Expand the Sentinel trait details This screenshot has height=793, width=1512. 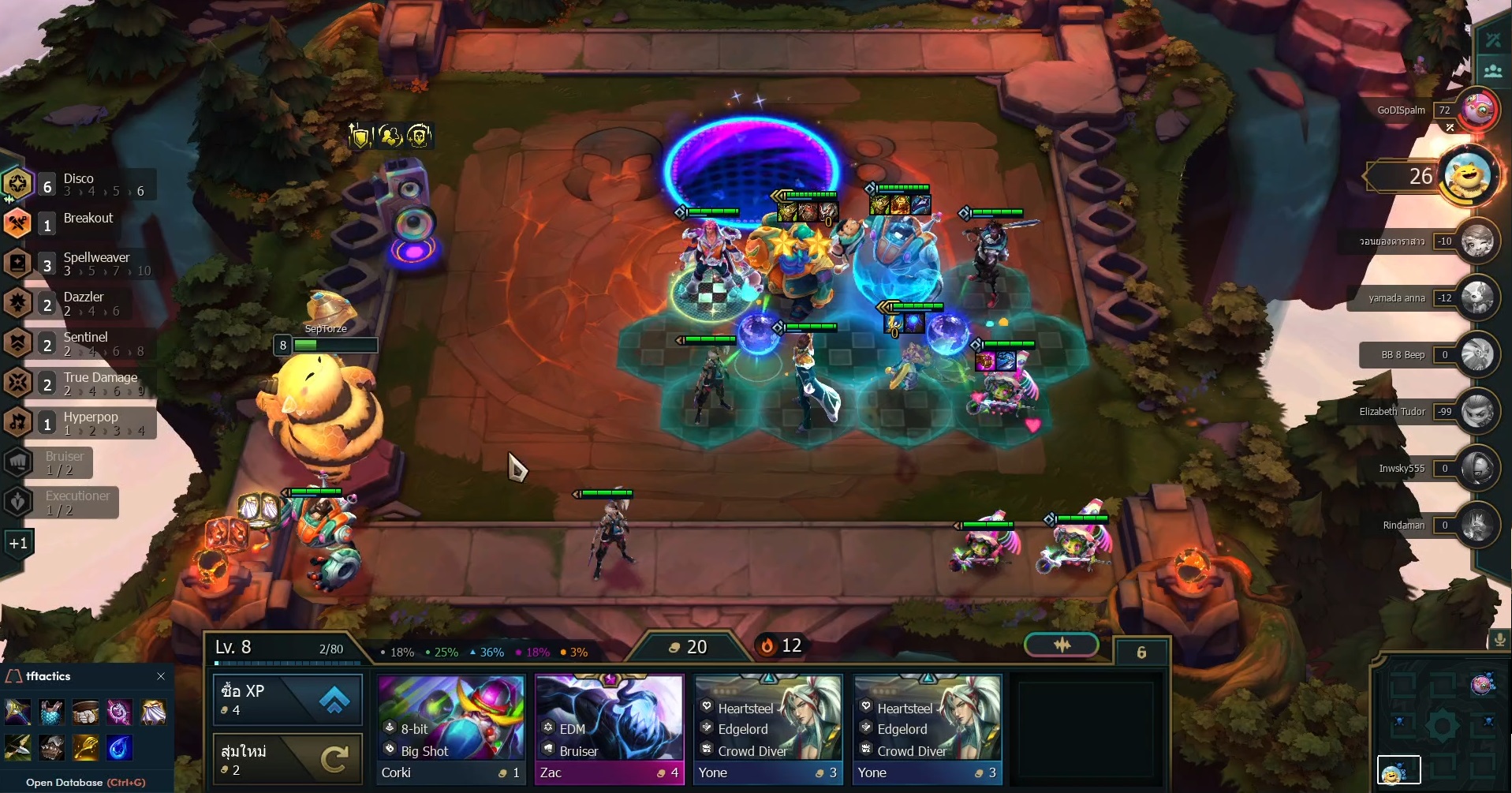[x=17, y=343]
